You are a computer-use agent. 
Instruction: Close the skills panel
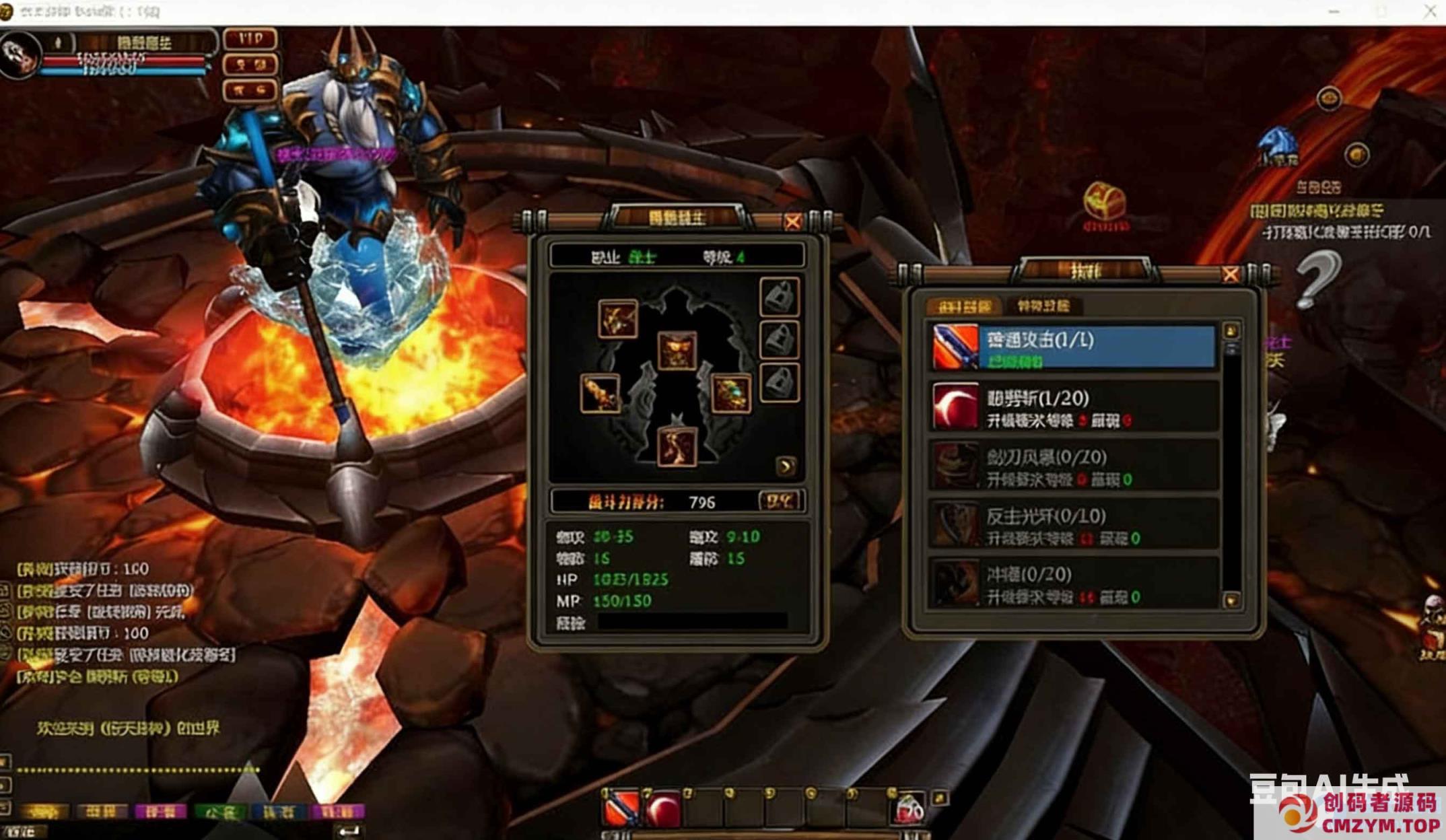[1230, 275]
